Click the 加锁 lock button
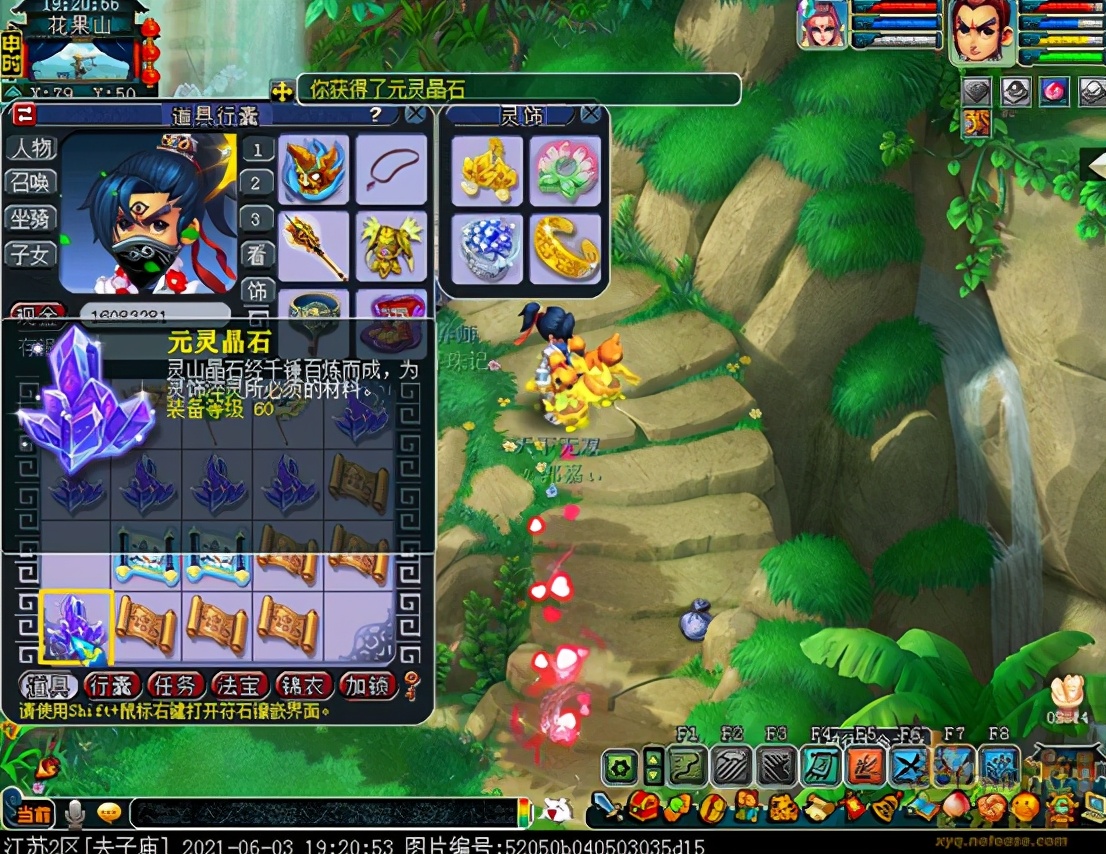 pos(368,685)
